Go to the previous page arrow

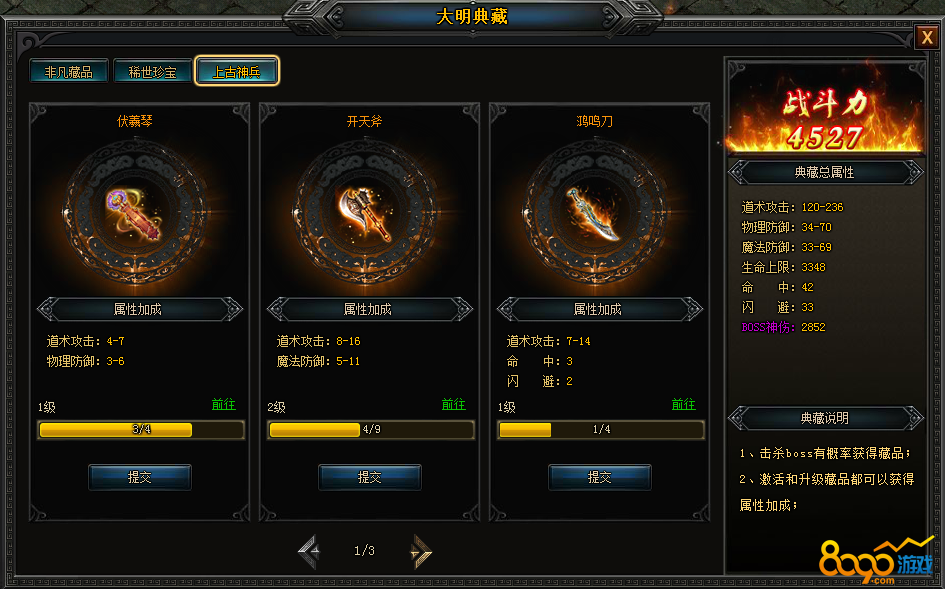[x=310, y=551]
